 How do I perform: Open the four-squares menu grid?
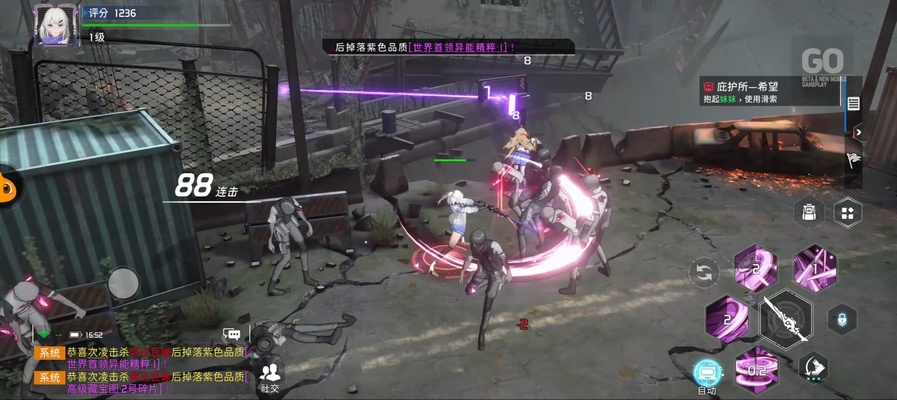point(848,212)
